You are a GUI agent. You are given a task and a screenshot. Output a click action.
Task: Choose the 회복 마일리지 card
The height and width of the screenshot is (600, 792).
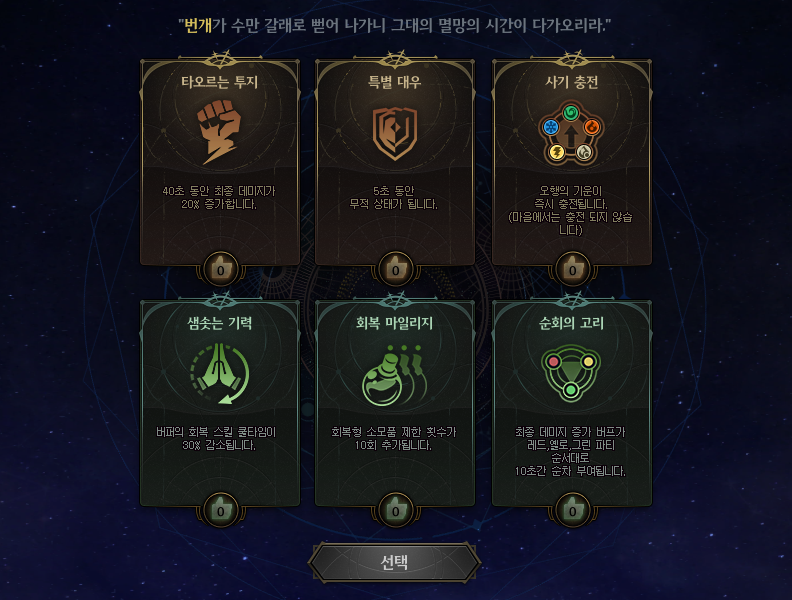pos(396,400)
